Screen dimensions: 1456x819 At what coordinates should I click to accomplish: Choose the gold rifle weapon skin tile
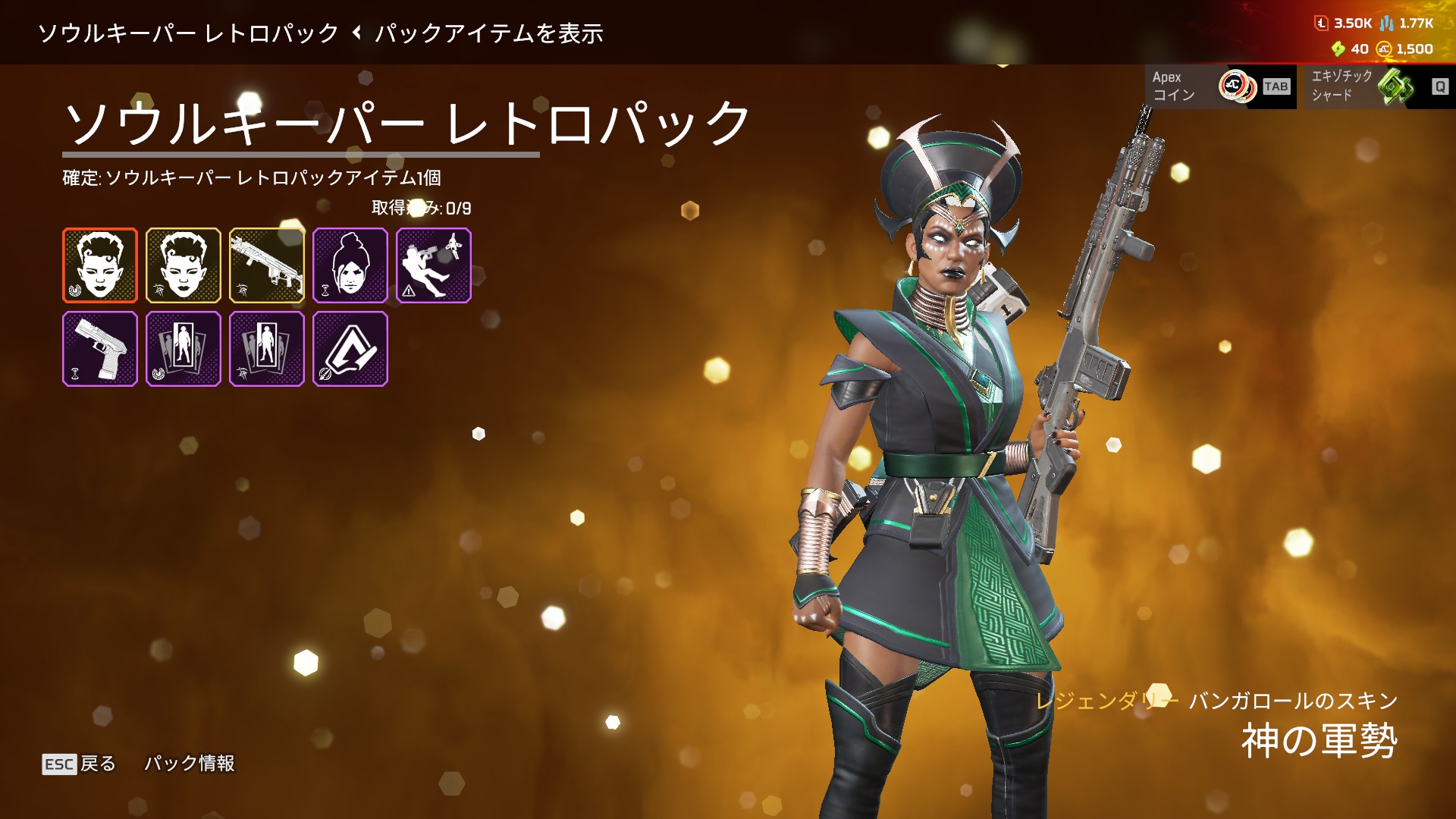267,265
